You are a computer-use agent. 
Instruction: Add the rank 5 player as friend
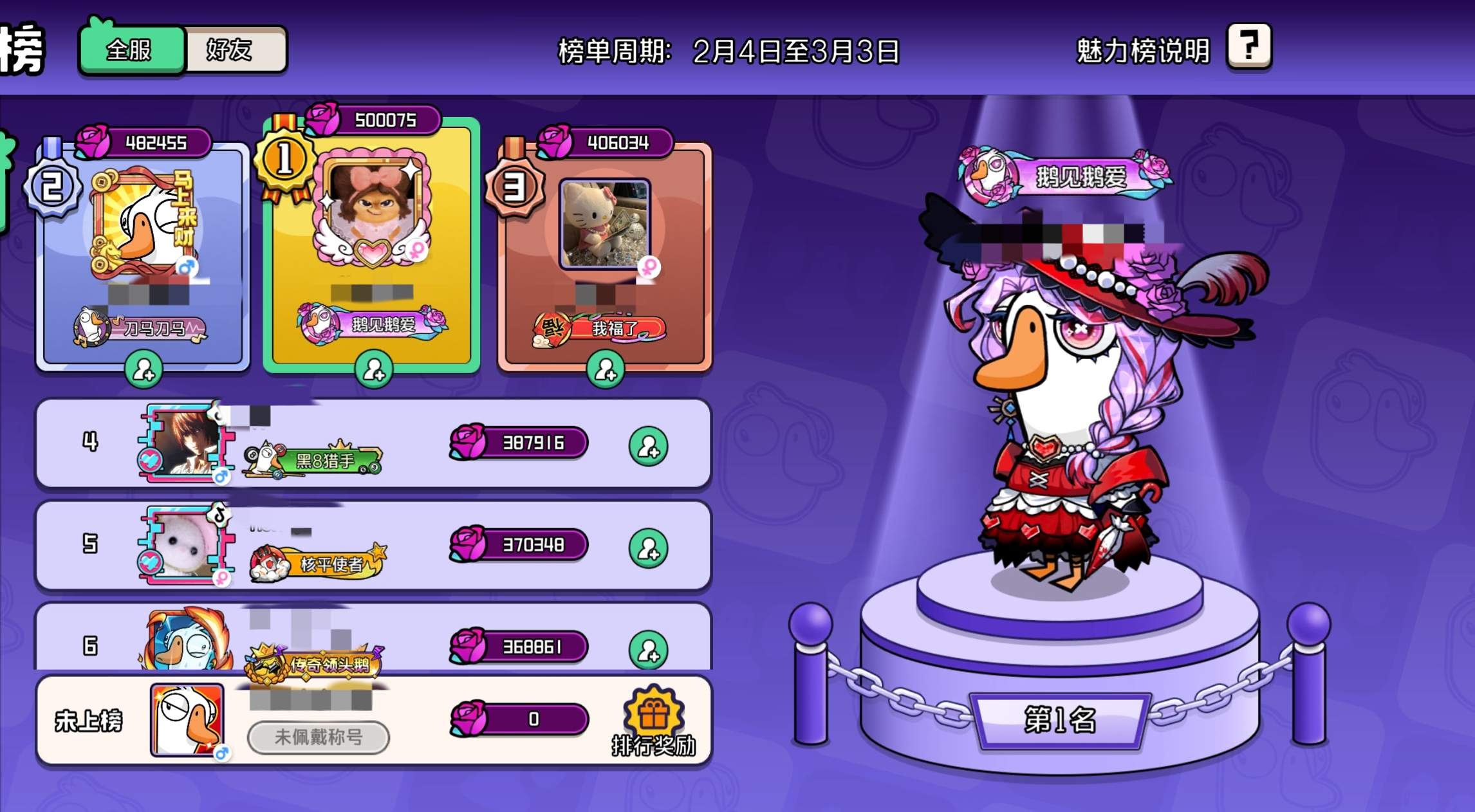(648, 548)
